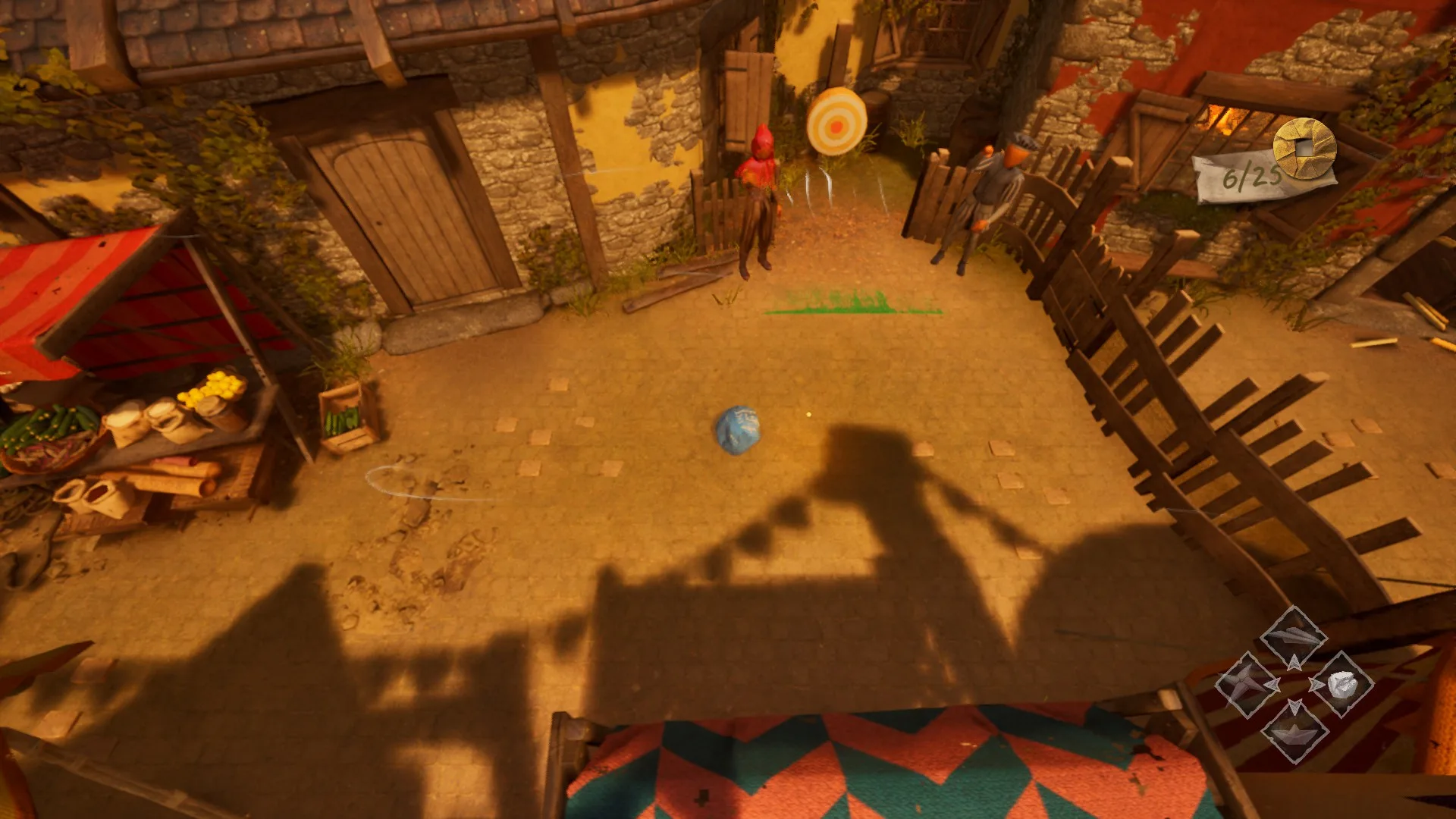Select the paper airplane form icon
The width and height of the screenshot is (1456, 819).
[1294, 638]
